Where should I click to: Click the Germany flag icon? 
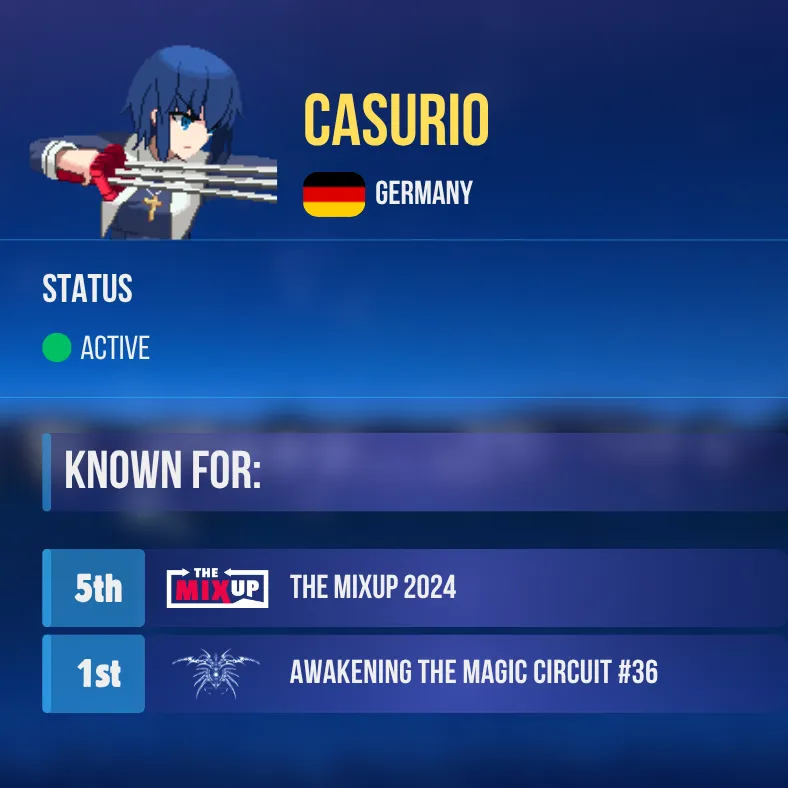pyautogui.click(x=334, y=194)
